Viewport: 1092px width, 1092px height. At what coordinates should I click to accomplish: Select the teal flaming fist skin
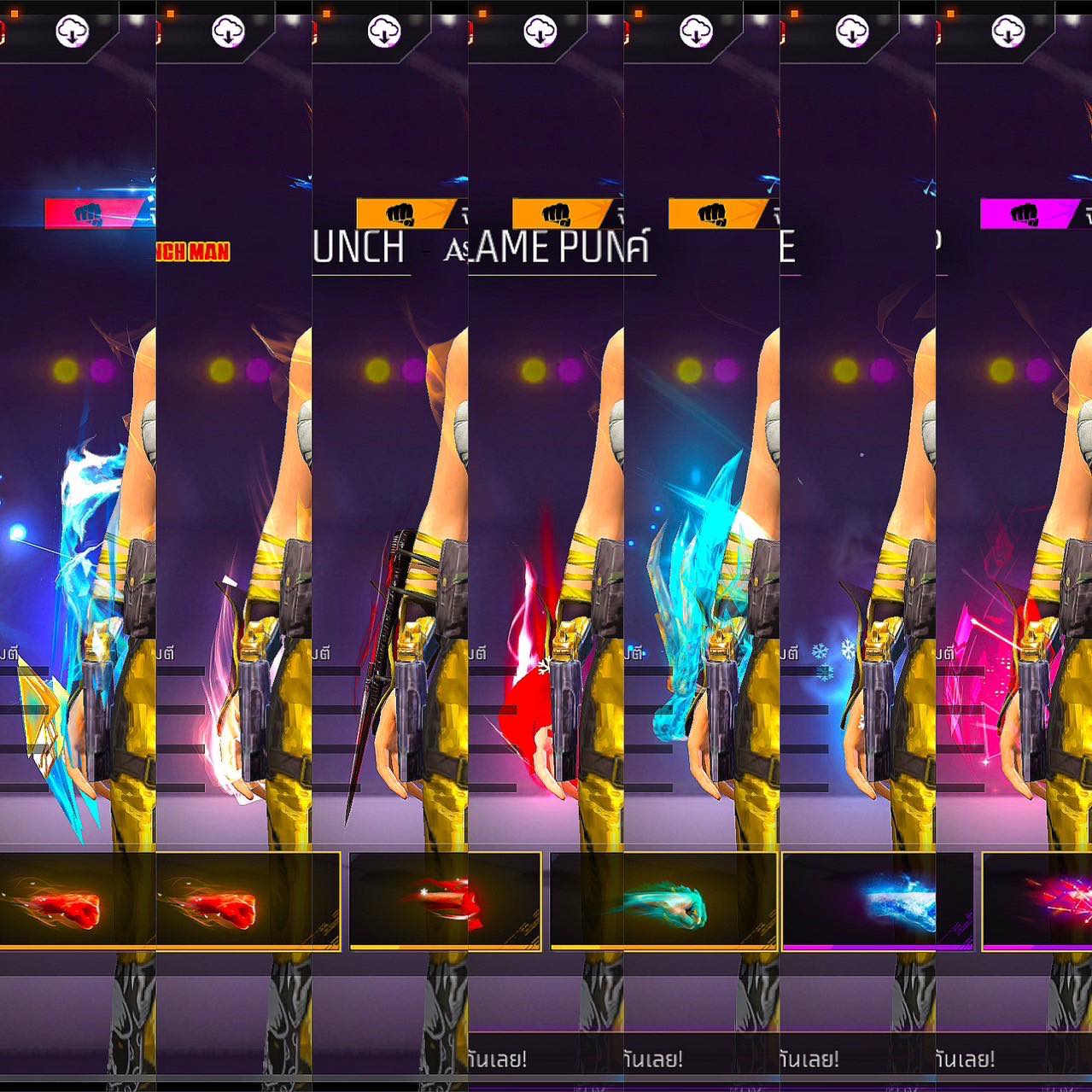click(x=663, y=902)
